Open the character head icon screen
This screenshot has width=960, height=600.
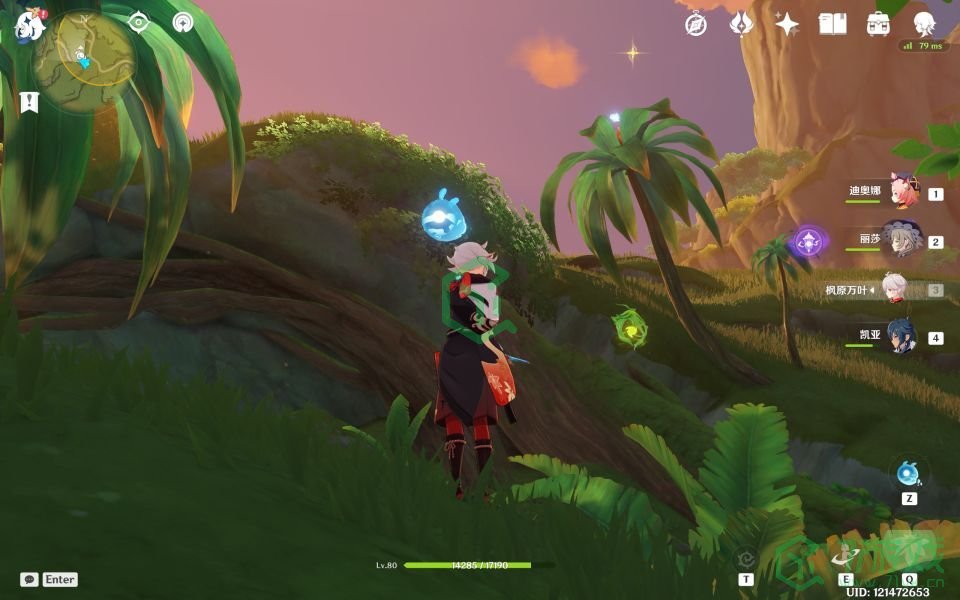pos(925,24)
